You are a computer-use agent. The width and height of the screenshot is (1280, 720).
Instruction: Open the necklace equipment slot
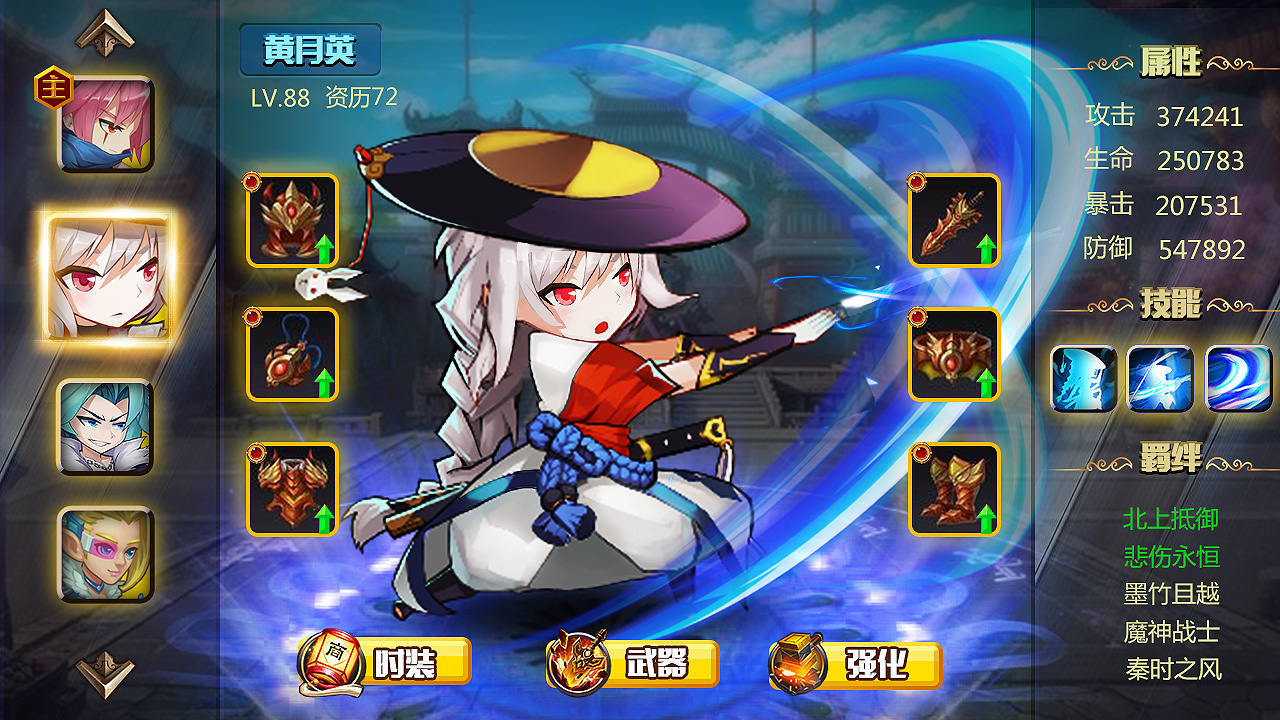coord(291,355)
